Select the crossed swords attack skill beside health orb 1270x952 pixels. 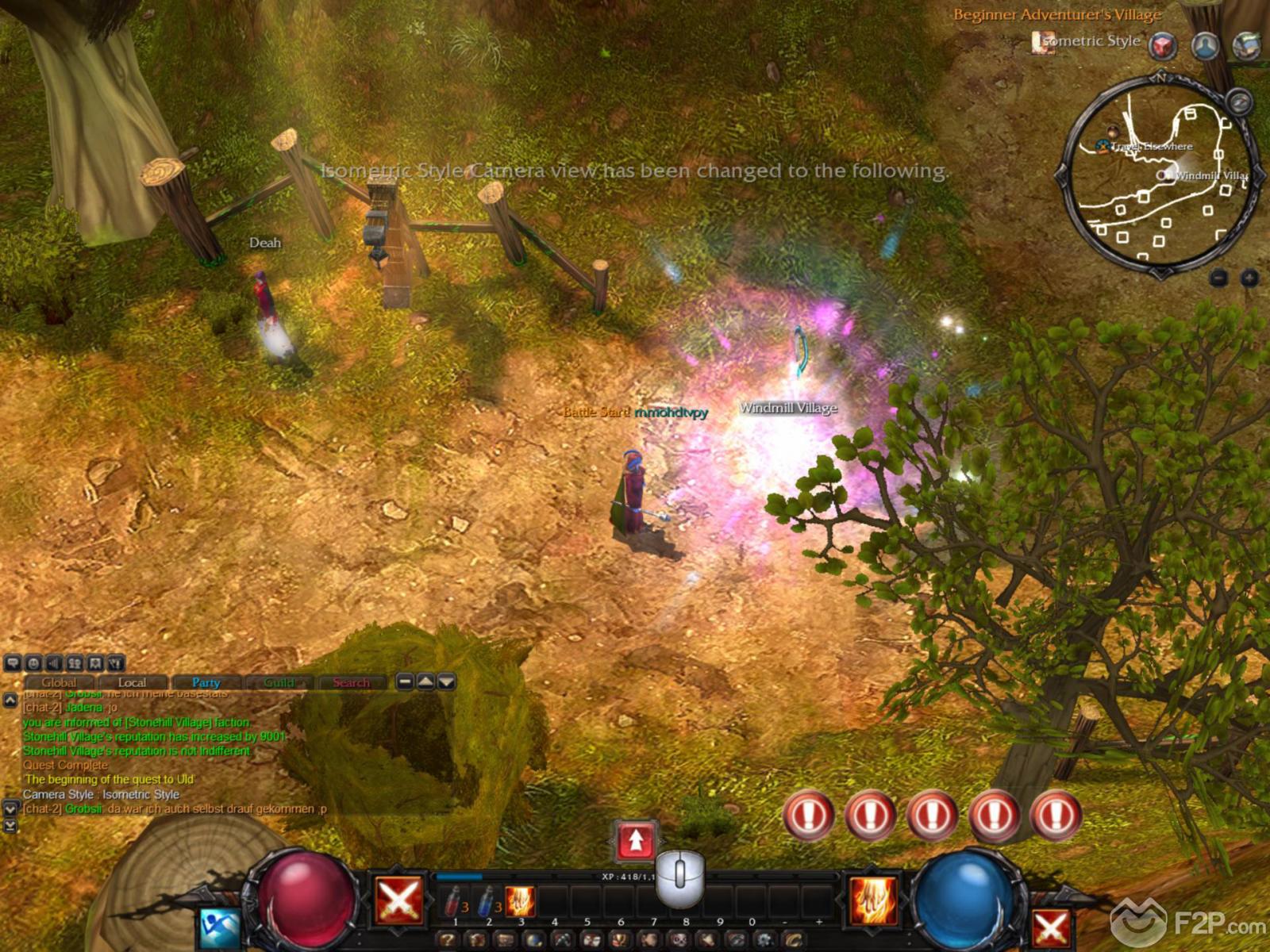[398, 900]
